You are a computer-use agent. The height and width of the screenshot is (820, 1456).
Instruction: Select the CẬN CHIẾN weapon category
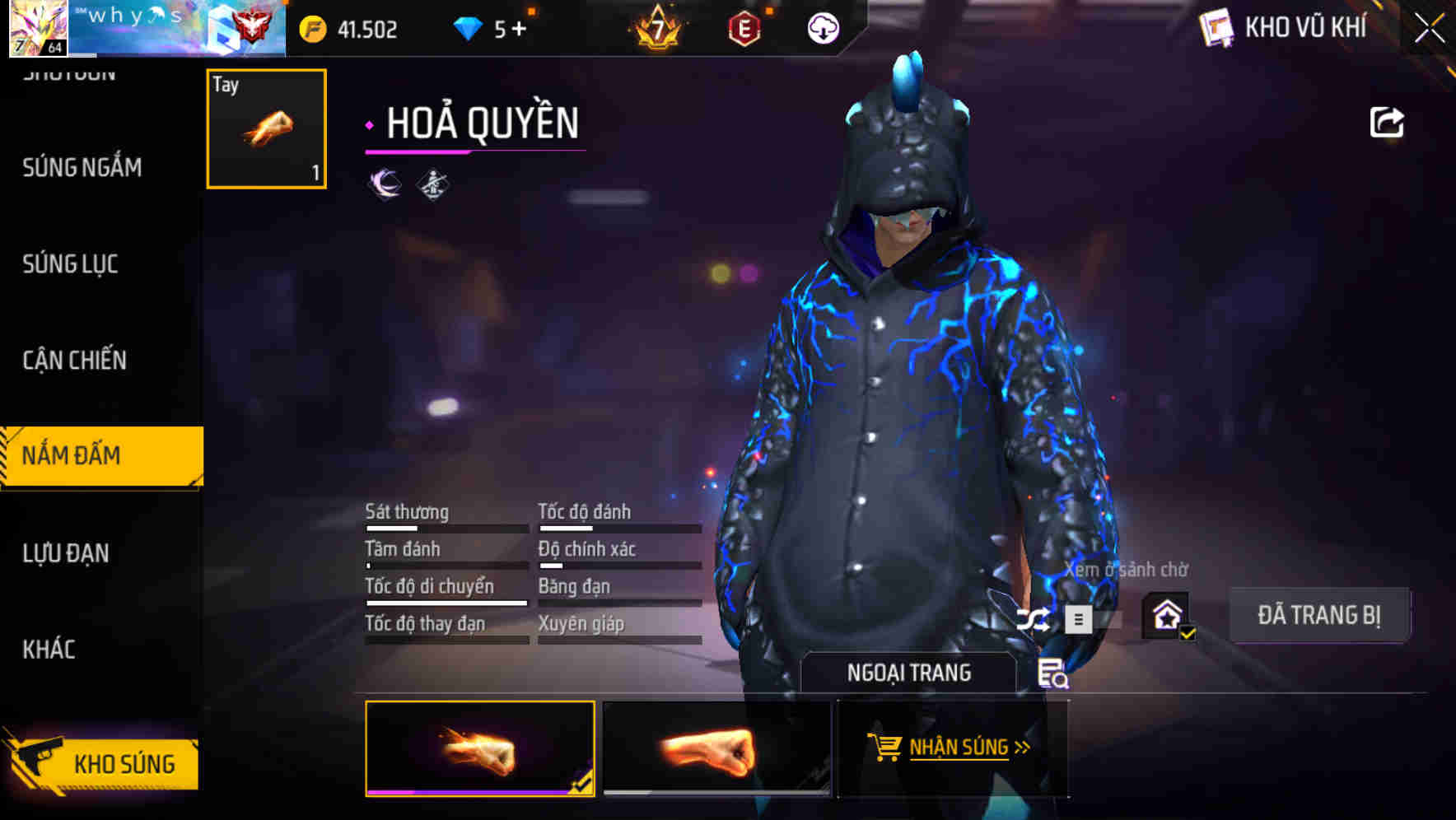73,360
